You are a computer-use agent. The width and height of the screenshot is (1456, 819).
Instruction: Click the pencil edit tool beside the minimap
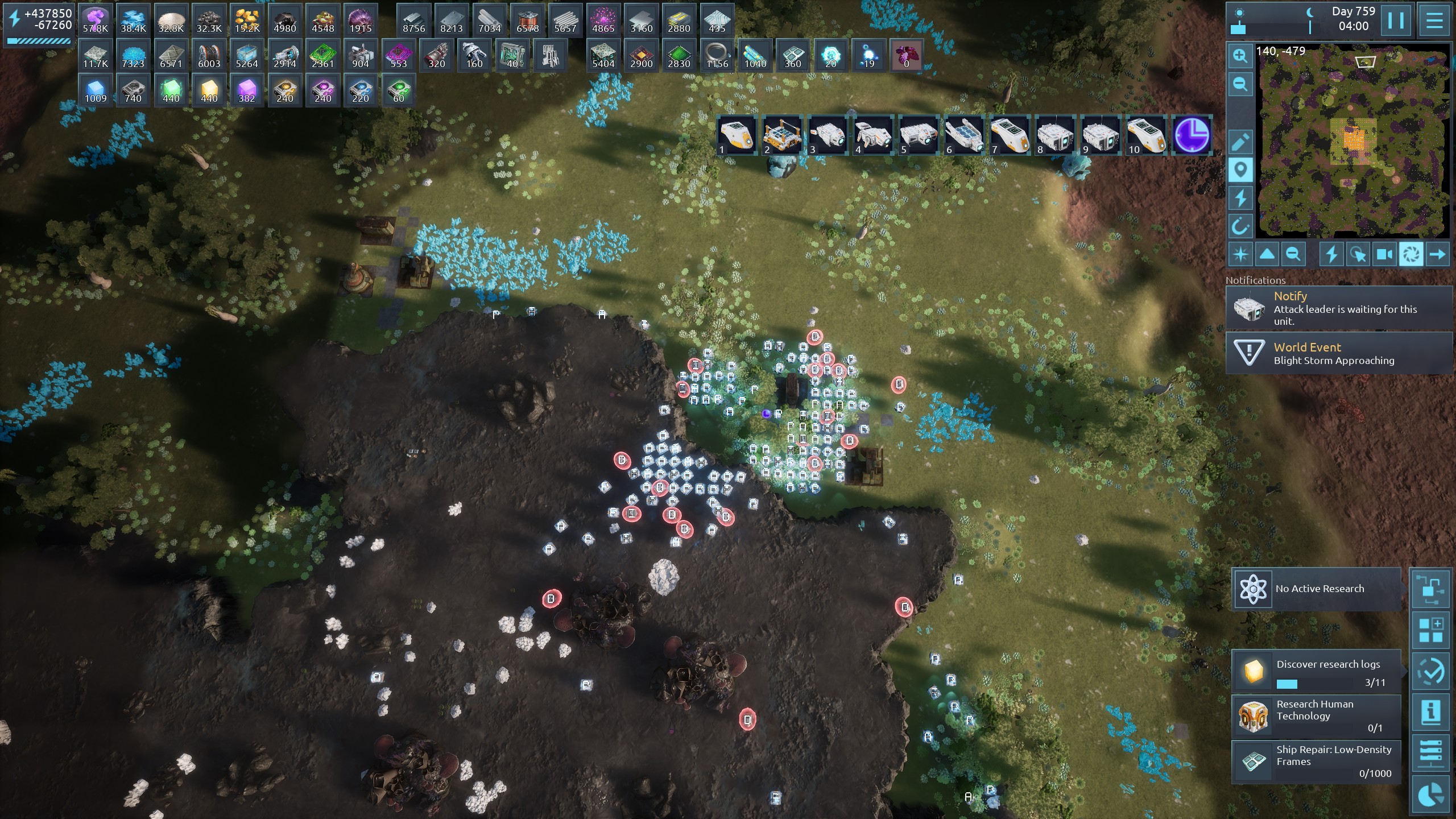1240,142
